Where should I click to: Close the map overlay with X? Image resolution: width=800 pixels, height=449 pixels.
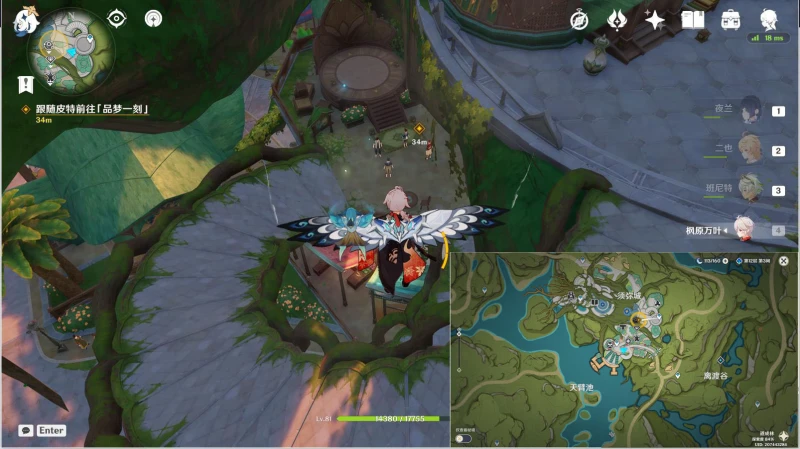[x=783, y=261]
